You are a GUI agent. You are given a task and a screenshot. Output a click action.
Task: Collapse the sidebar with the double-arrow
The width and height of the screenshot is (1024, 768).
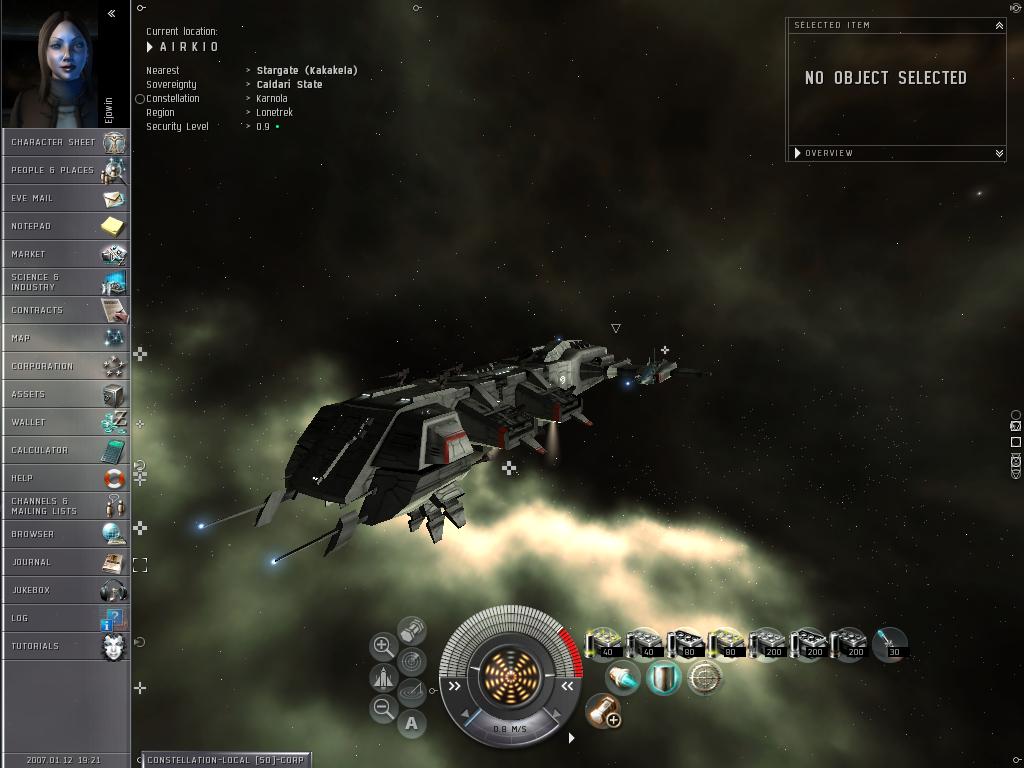(x=111, y=14)
